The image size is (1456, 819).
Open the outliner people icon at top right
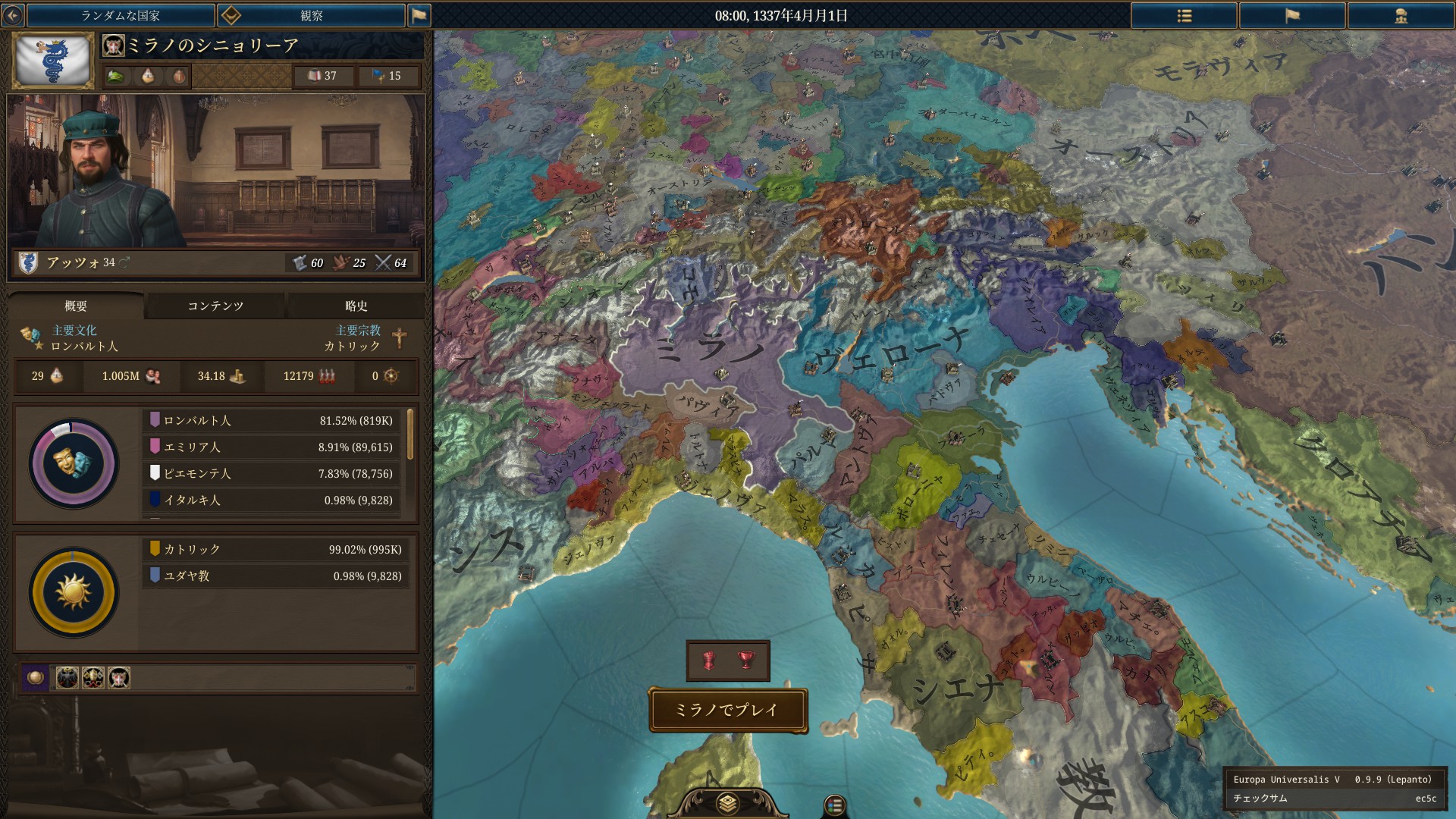click(1401, 15)
